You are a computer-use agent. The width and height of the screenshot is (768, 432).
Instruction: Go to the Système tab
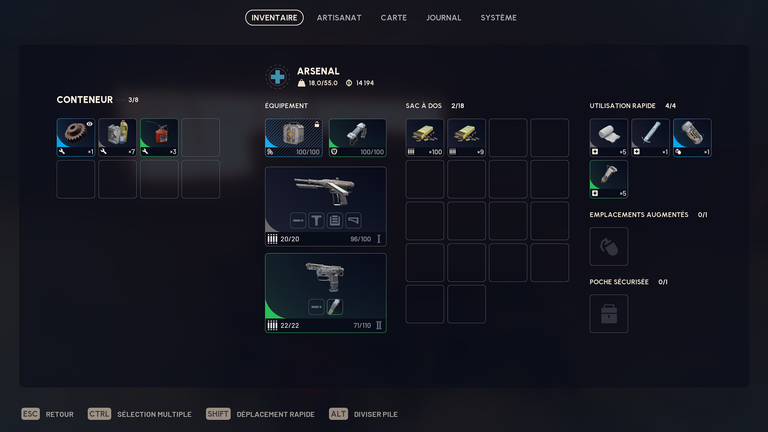point(498,18)
